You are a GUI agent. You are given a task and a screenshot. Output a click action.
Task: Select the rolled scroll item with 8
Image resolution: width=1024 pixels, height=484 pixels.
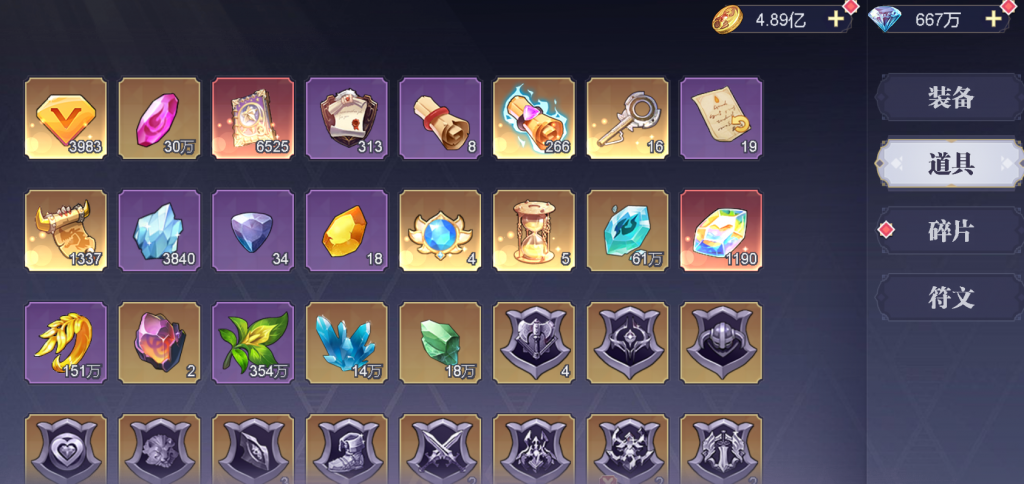tap(440, 118)
